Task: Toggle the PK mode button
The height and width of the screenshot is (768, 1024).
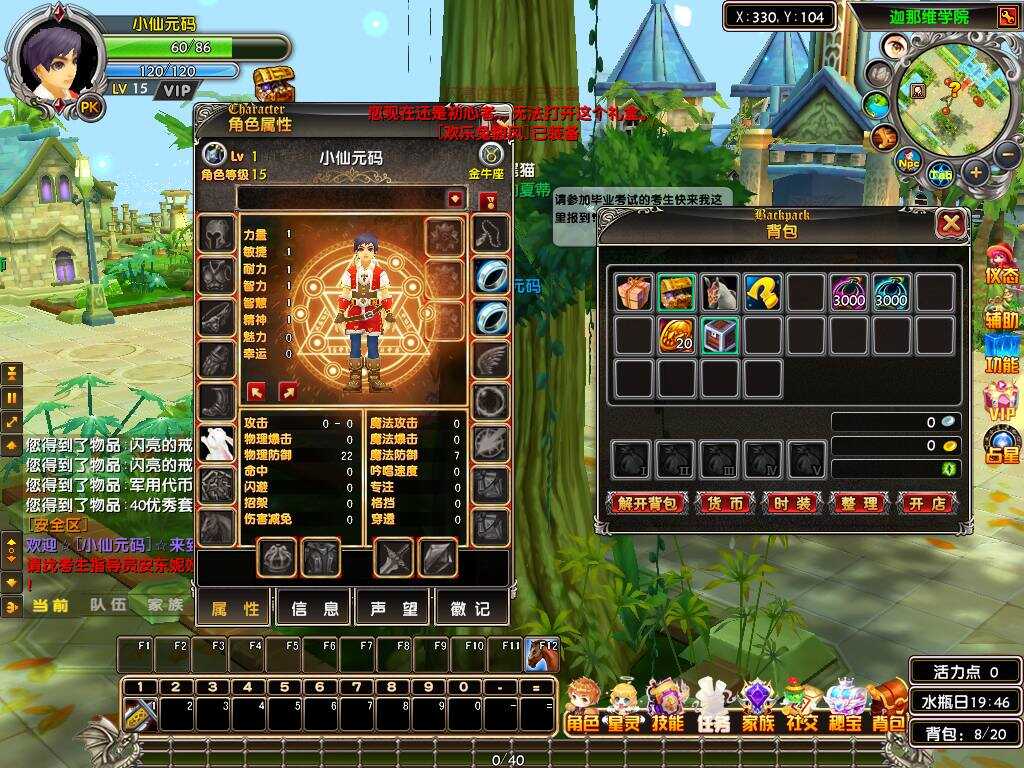Action: 90,107
